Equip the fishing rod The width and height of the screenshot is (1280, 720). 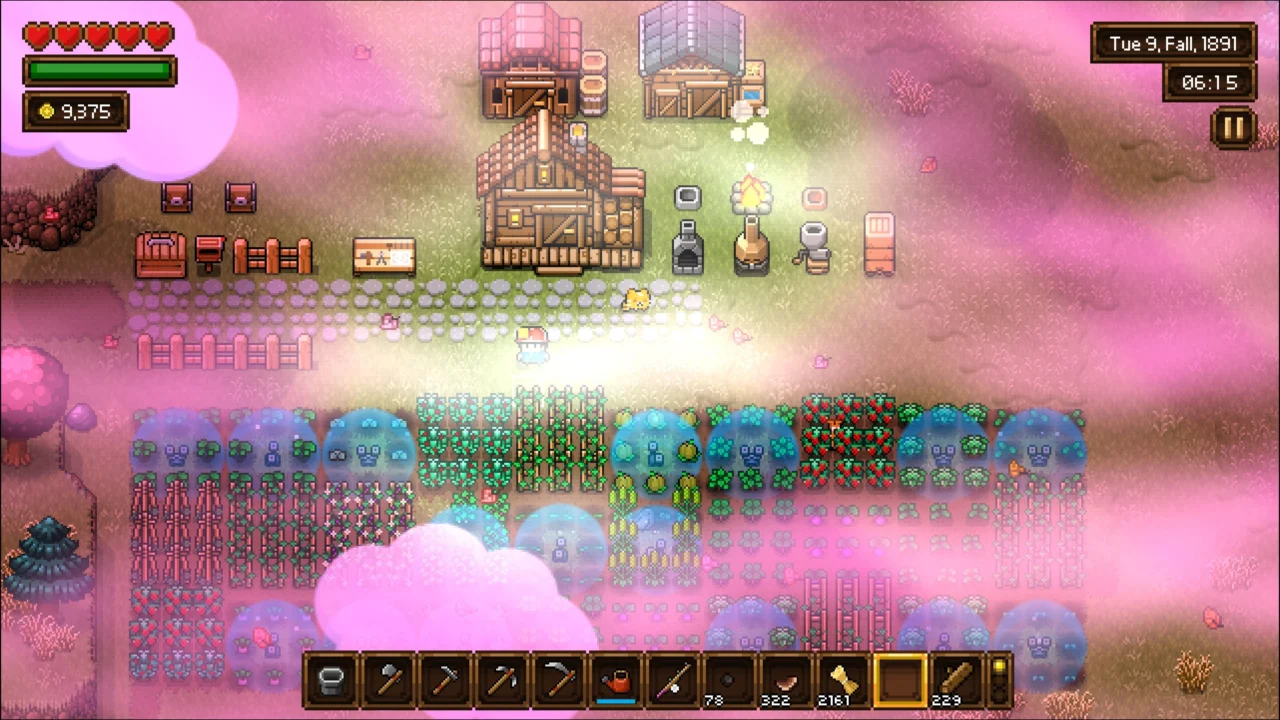click(x=673, y=681)
